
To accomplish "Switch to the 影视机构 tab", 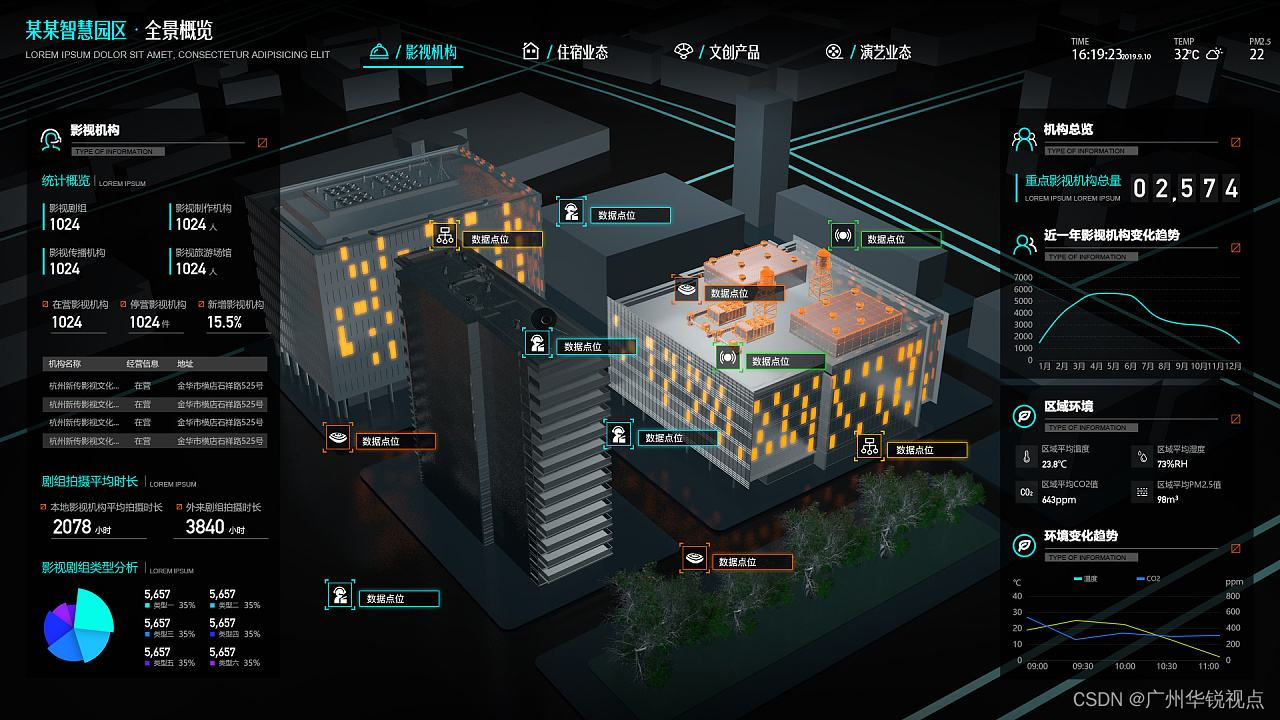I will [x=415, y=52].
